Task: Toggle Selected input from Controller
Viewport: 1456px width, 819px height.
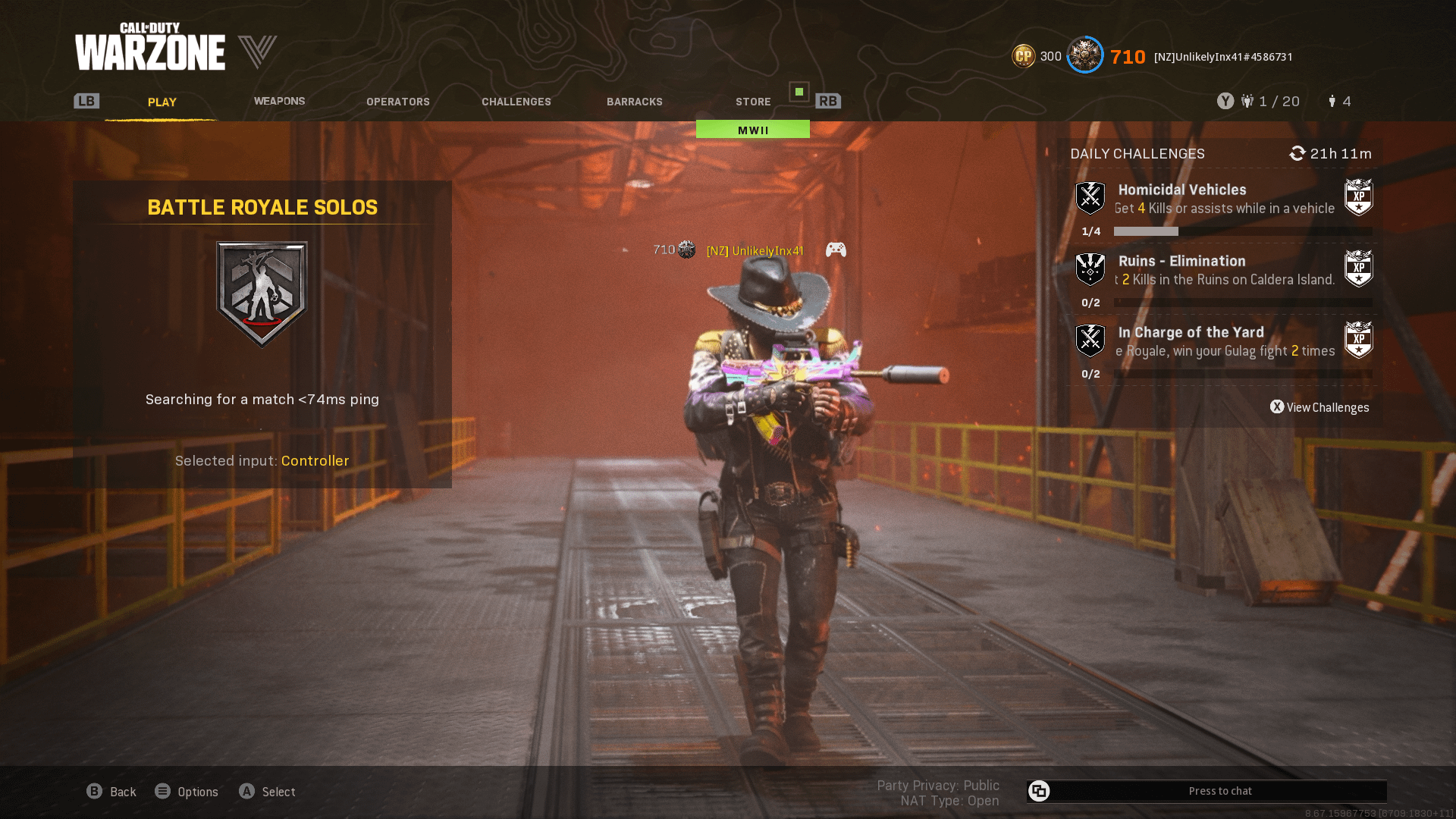Action: click(315, 460)
